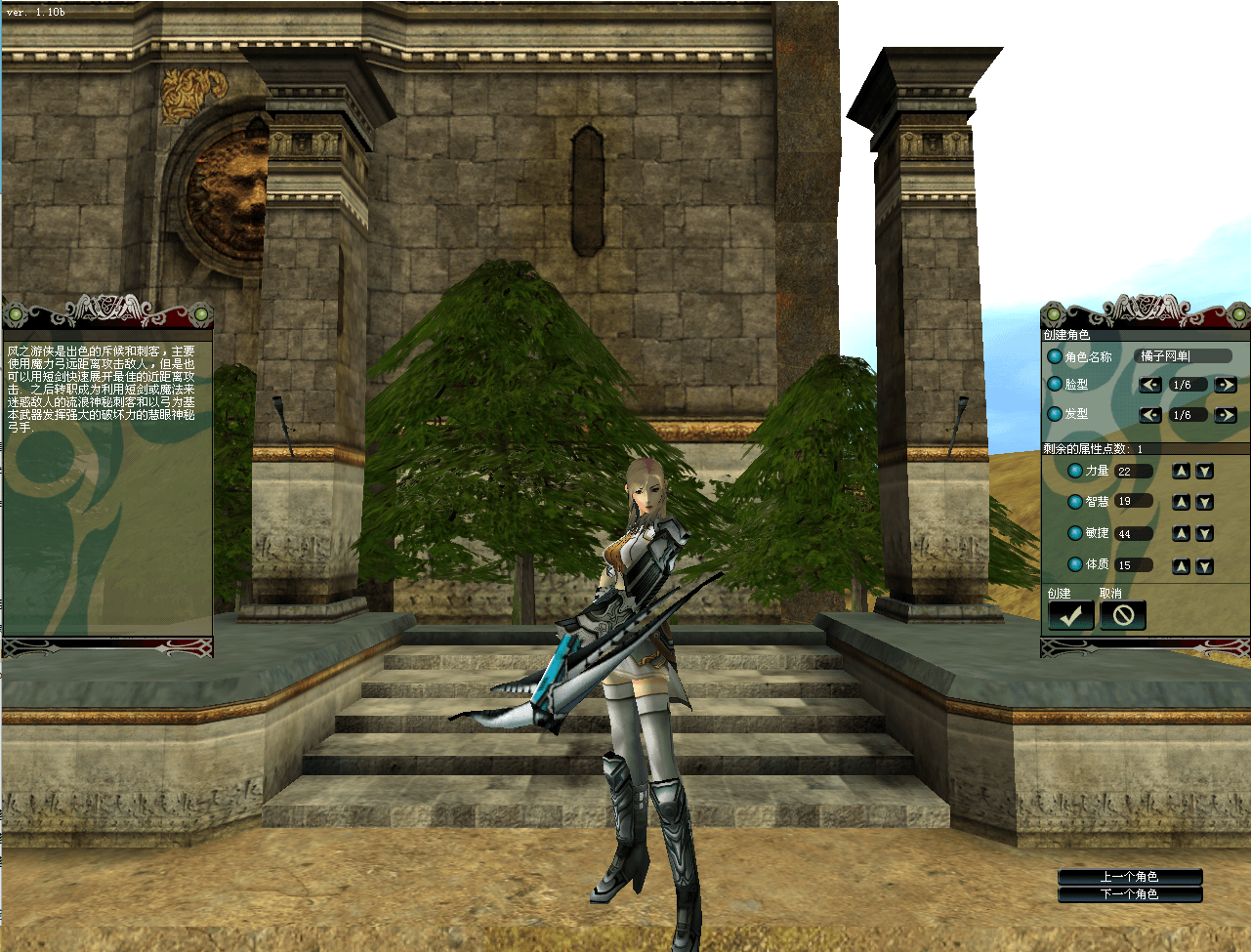Click the green orb at the creation panel's top corner

pos(1052,315)
